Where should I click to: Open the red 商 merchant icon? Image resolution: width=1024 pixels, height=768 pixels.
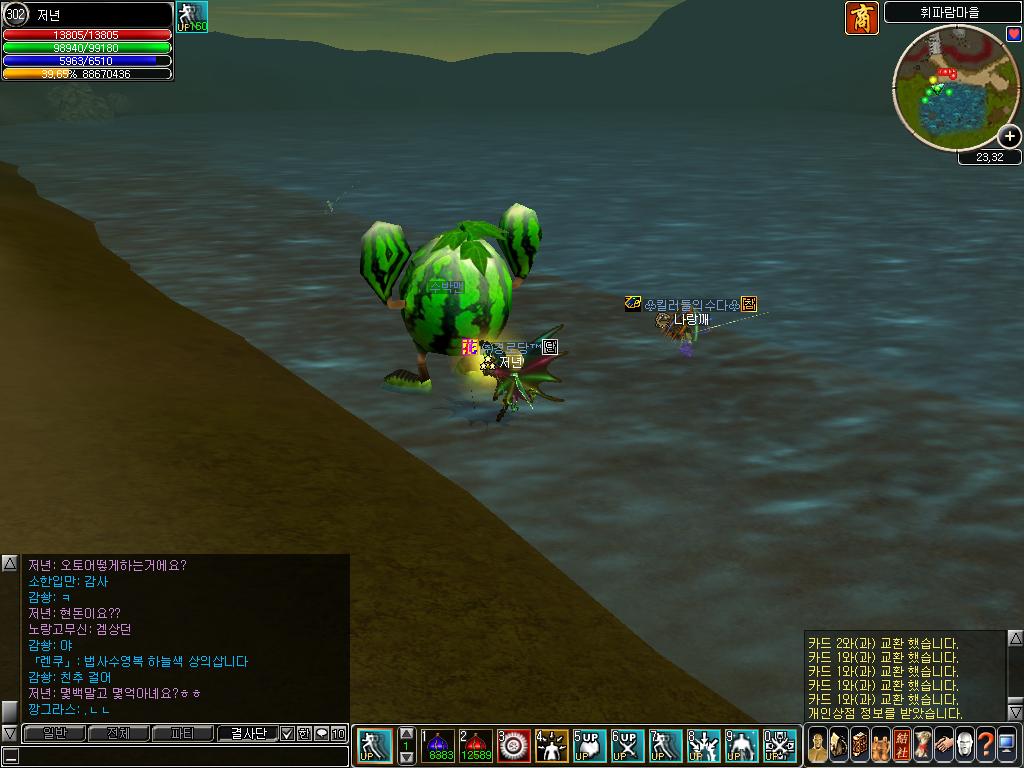coord(861,18)
